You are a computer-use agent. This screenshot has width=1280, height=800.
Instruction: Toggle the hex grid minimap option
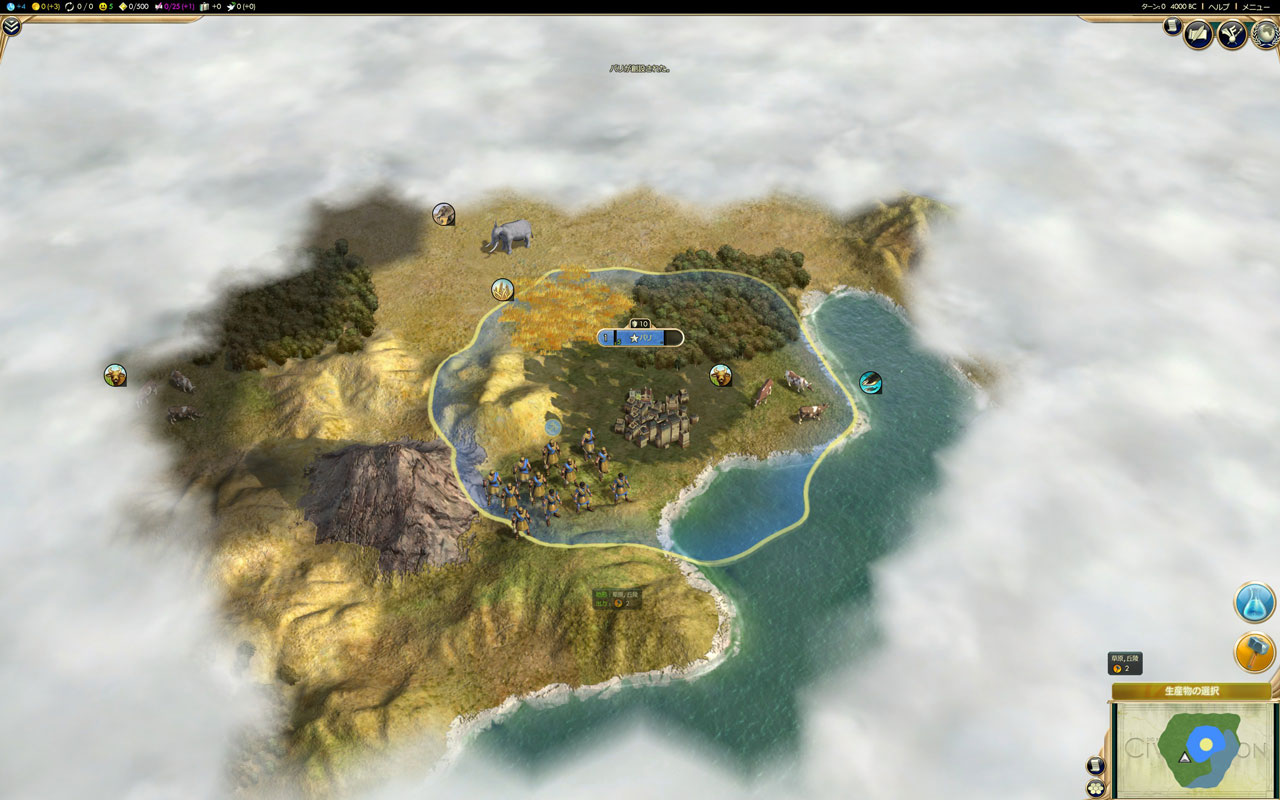point(1095,787)
